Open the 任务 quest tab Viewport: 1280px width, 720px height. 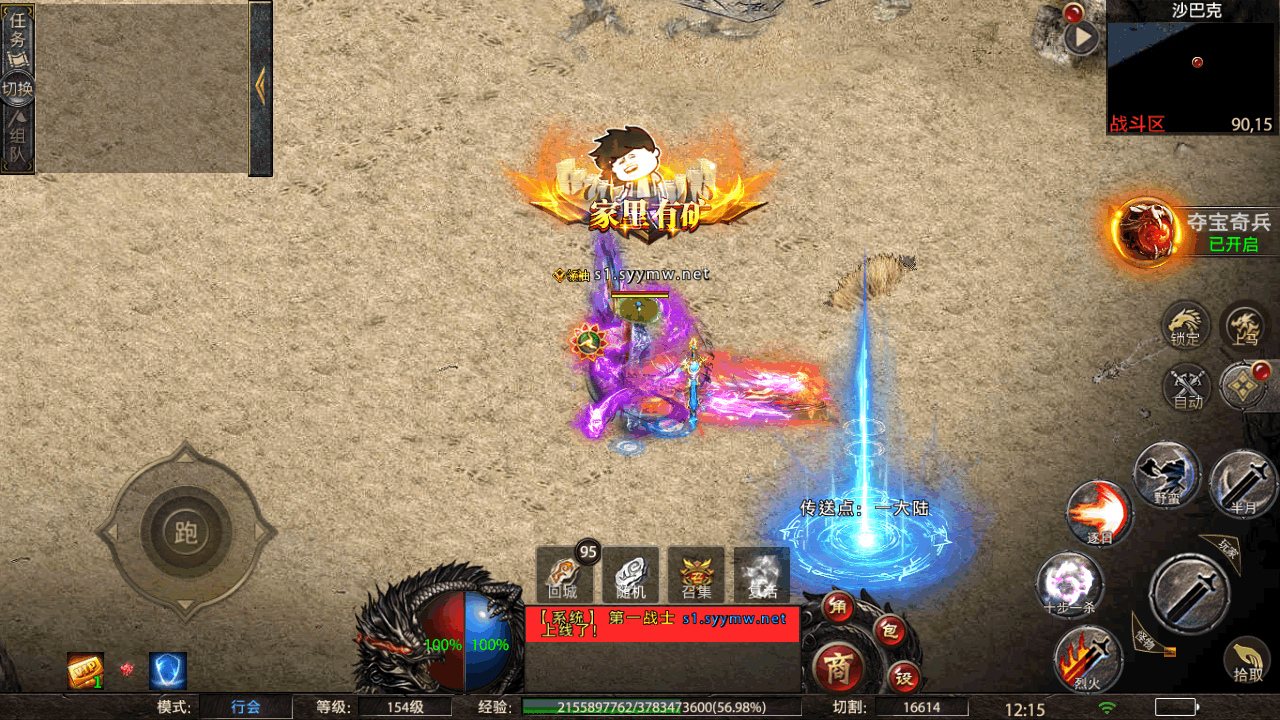18,30
